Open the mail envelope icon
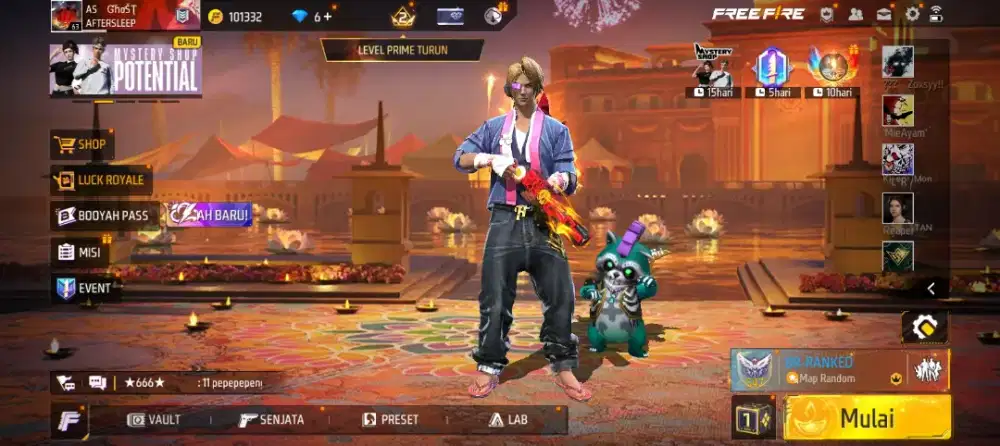Image resolution: width=1000 pixels, height=446 pixels. (885, 14)
